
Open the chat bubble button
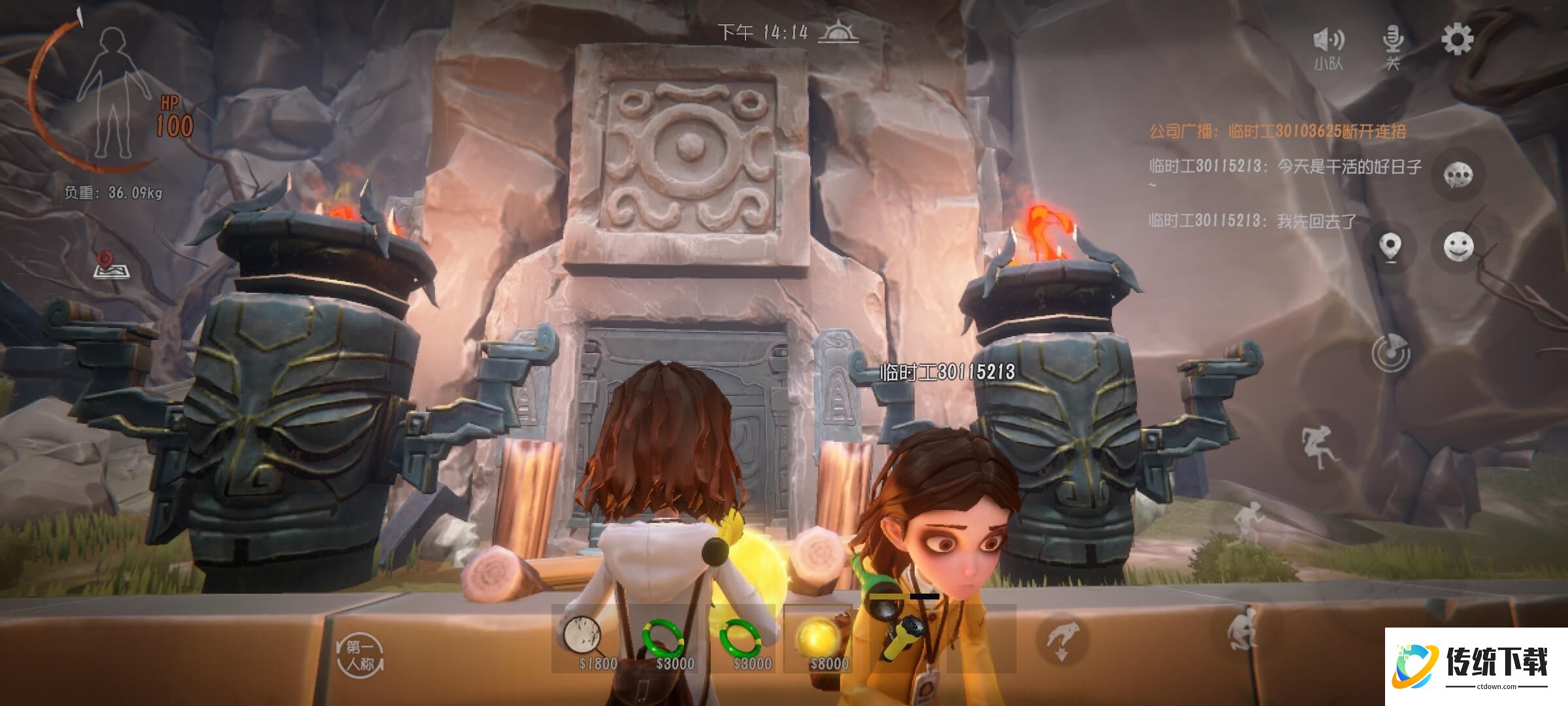pos(1458,175)
